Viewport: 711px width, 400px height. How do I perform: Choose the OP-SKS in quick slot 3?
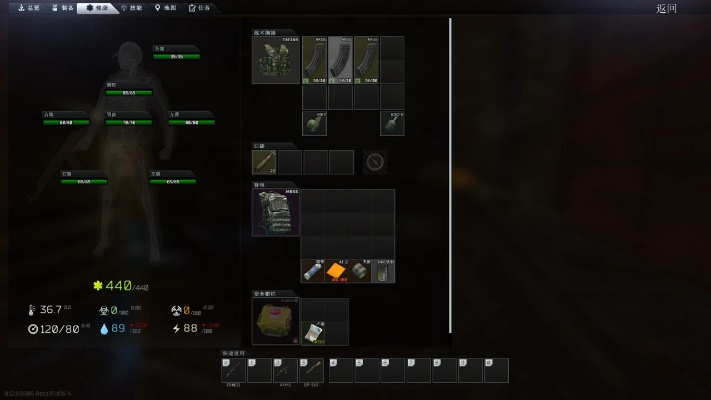tap(310, 371)
